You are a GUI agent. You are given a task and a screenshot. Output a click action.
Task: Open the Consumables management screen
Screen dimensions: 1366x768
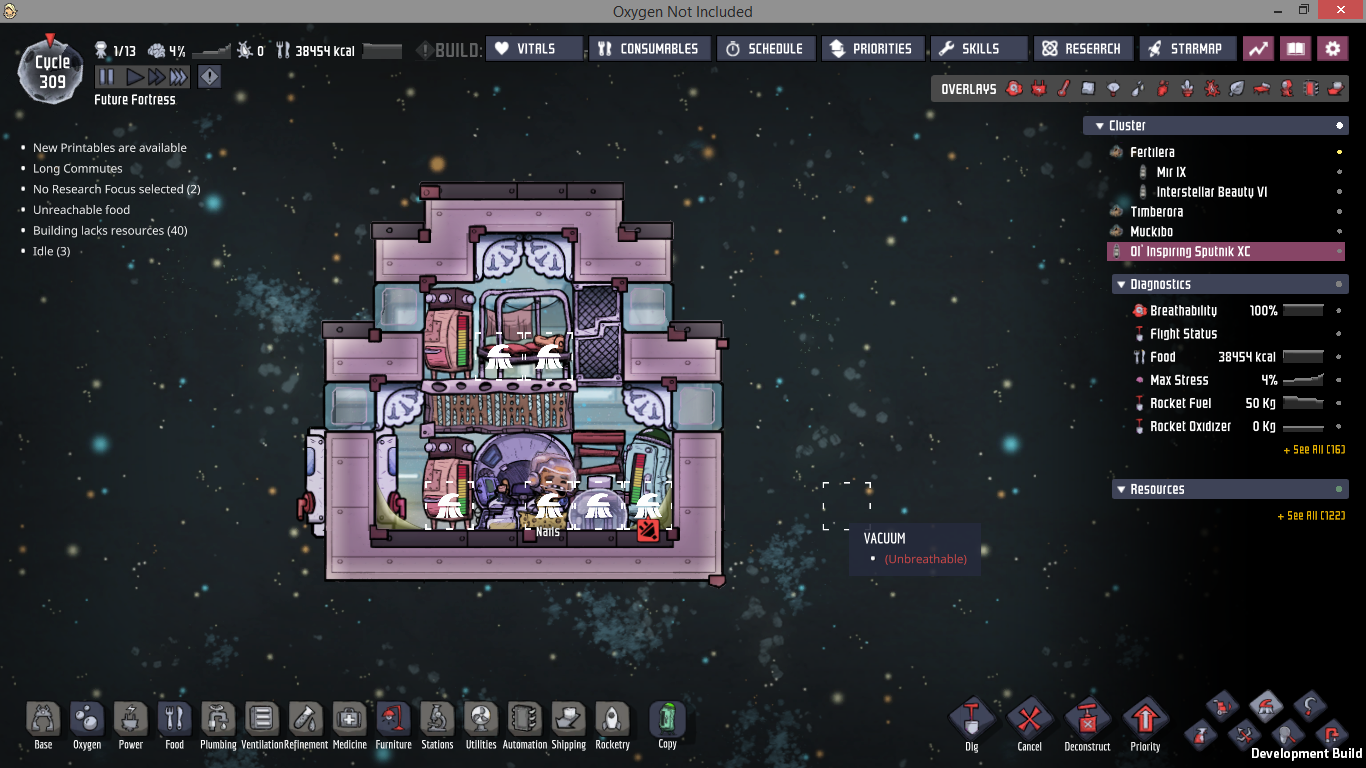coord(650,49)
